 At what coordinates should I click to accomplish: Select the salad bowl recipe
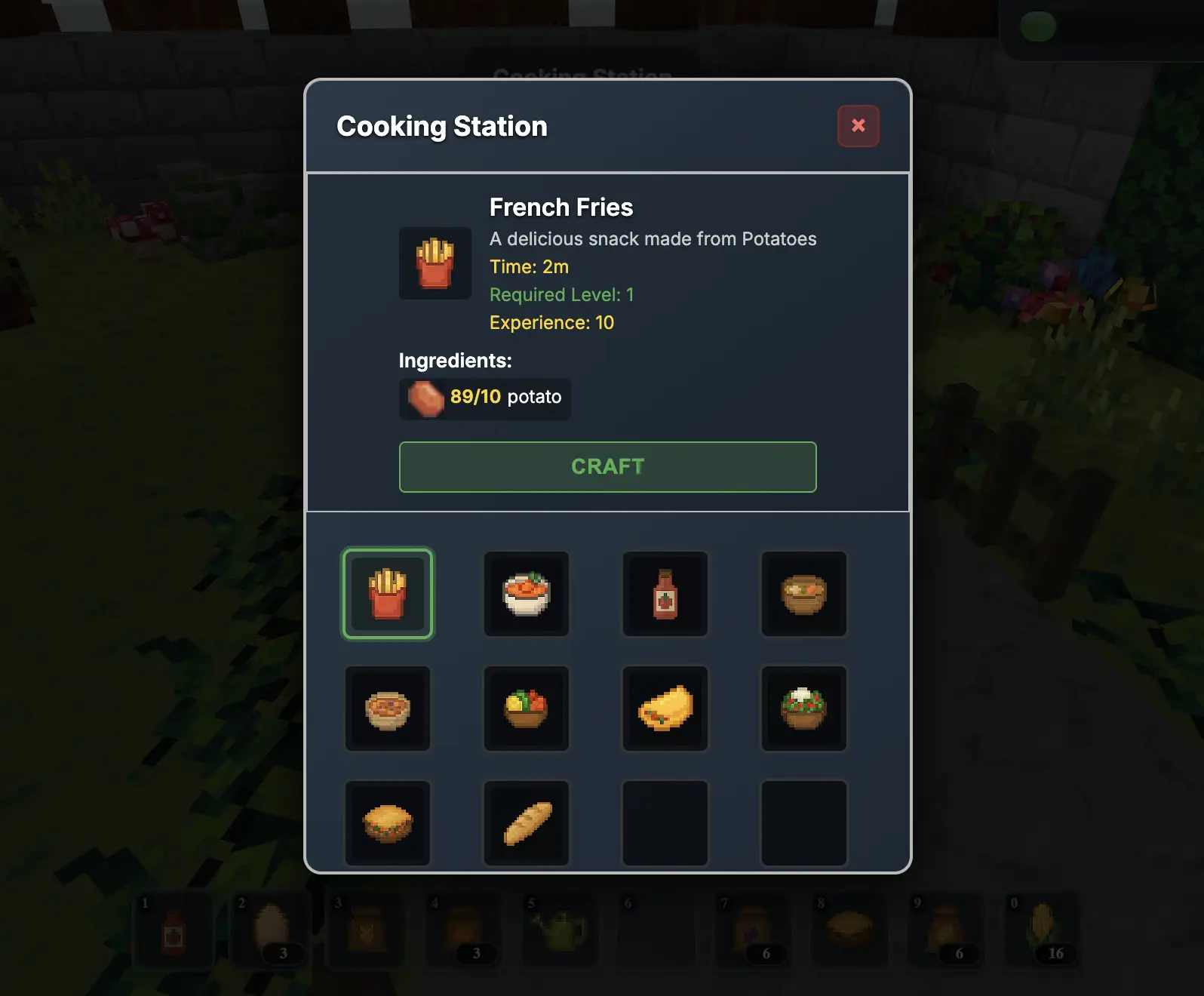point(803,709)
